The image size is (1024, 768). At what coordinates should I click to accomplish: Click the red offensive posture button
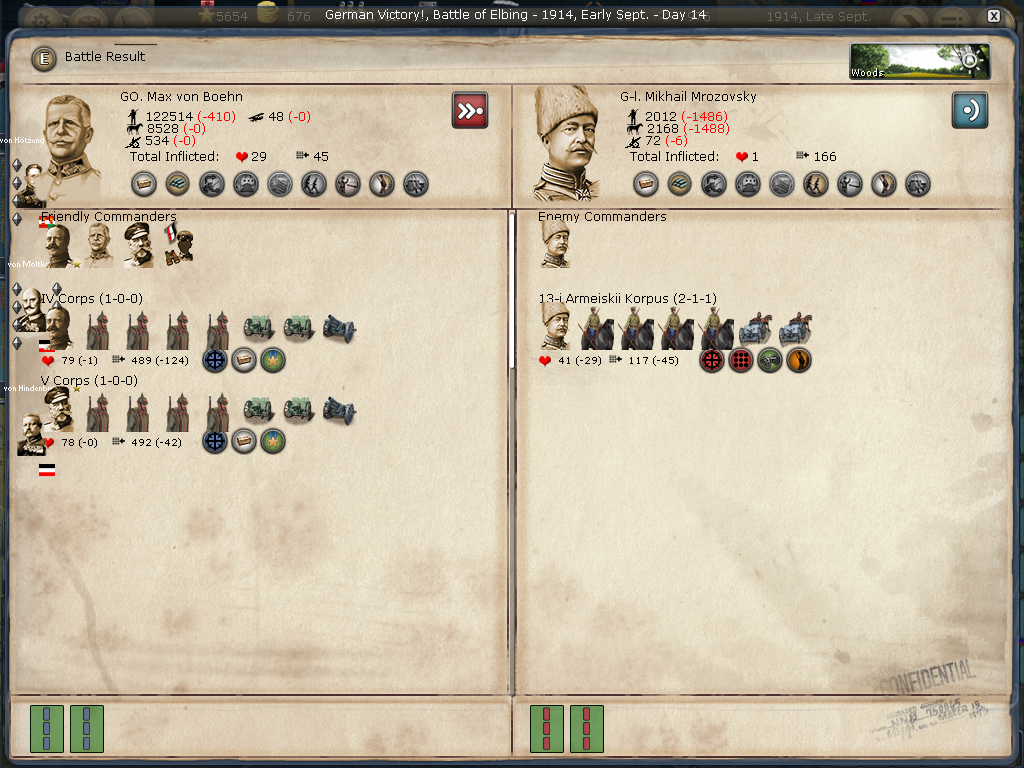[469, 110]
